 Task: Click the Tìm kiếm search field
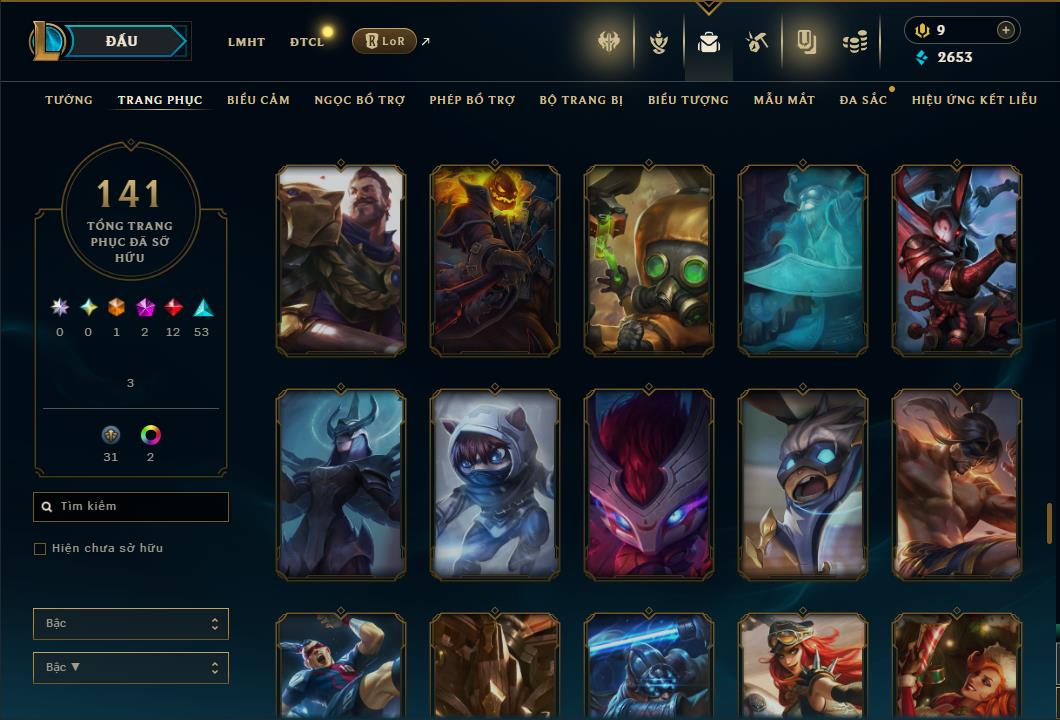click(x=131, y=507)
